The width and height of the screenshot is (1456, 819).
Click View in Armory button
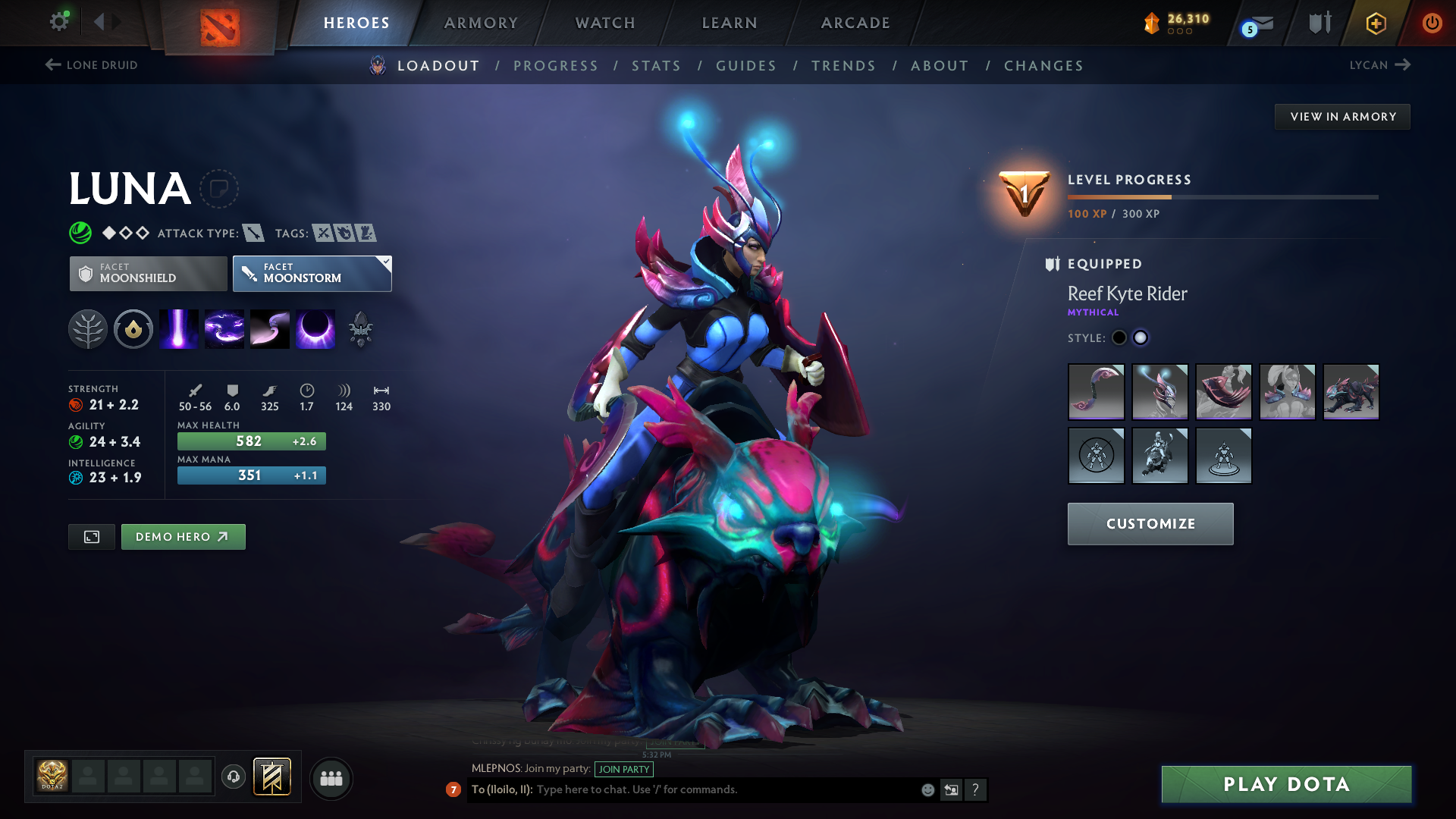point(1342,117)
